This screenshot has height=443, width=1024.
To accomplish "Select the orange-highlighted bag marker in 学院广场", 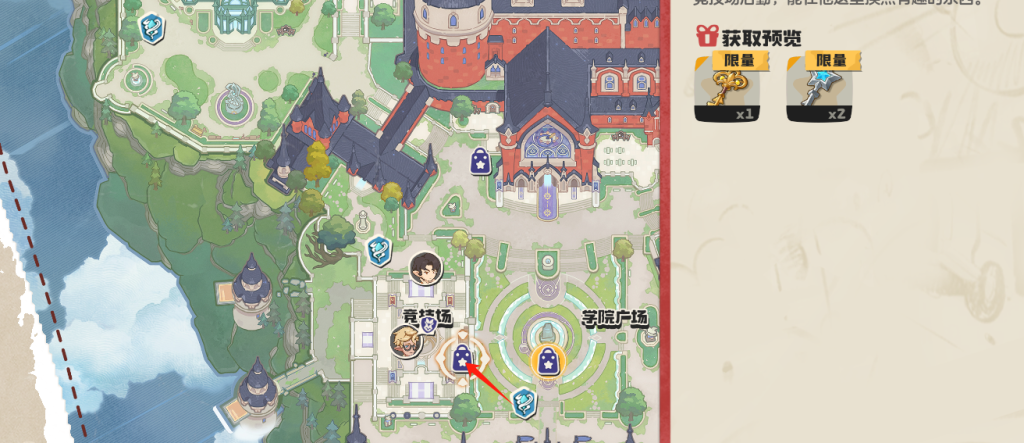I will pos(547,361).
